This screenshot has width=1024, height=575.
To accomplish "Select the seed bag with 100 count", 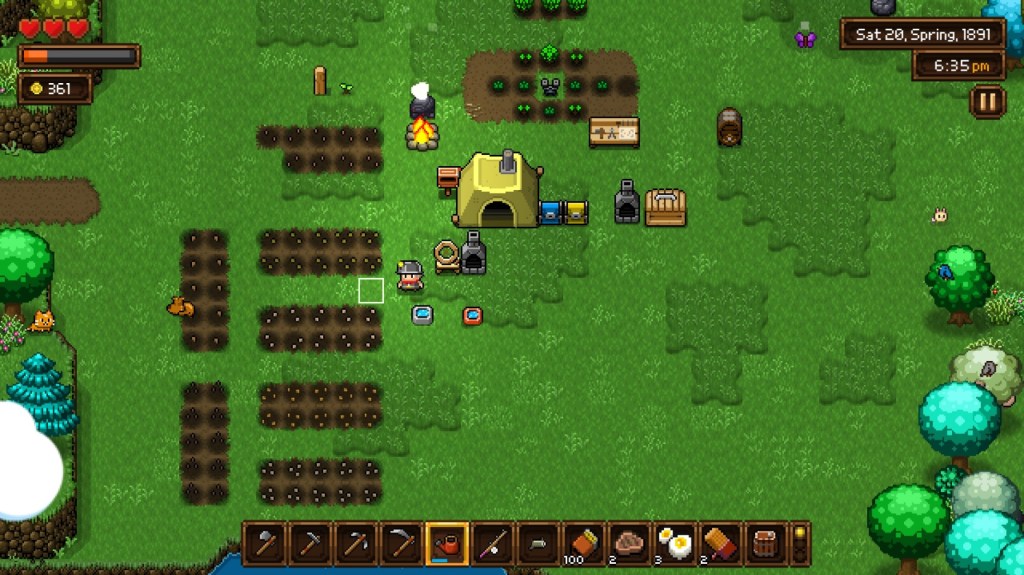I will (584, 543).
